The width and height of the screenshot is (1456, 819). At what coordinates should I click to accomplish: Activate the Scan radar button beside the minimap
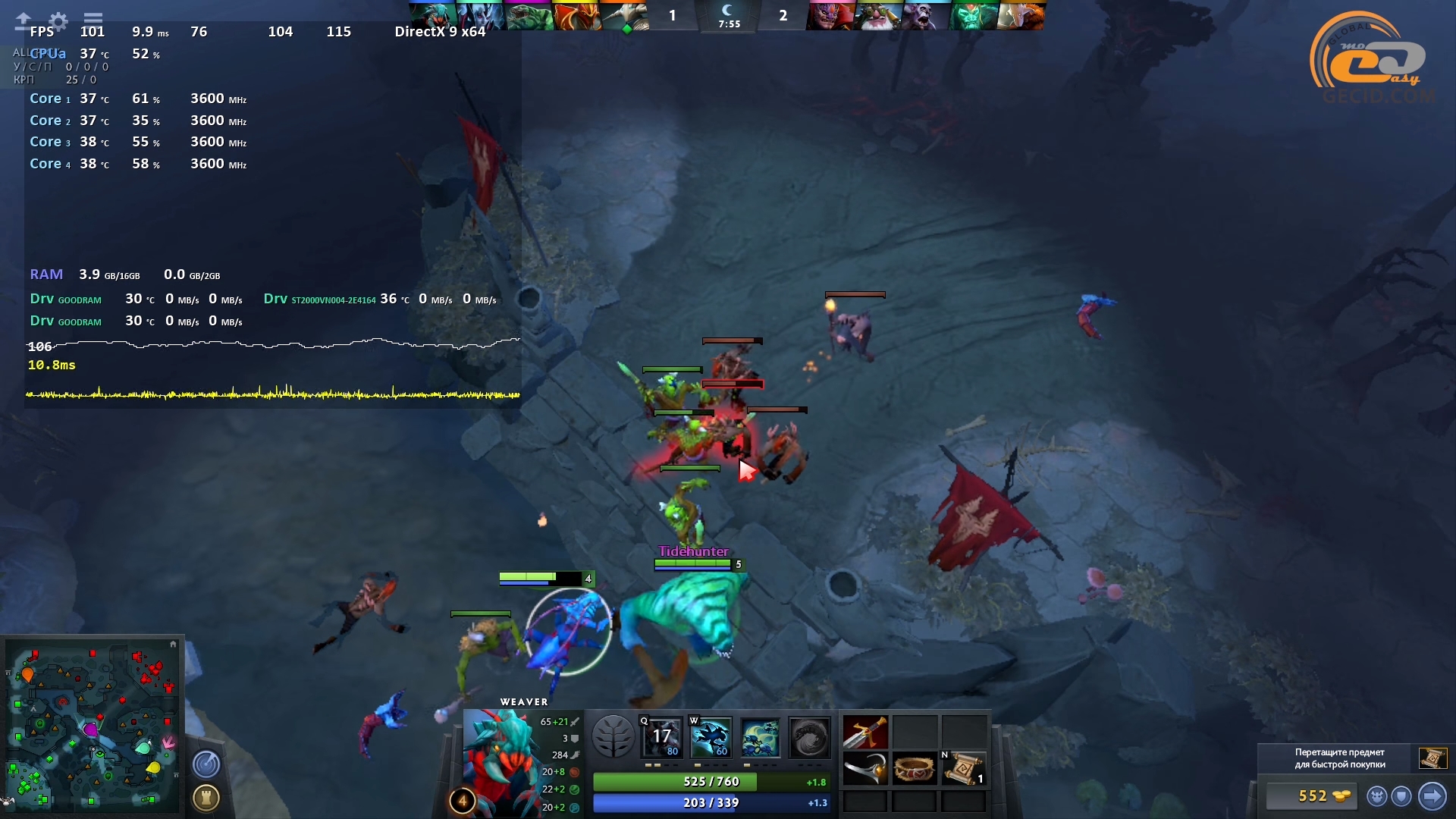click(x=206, y=764)
